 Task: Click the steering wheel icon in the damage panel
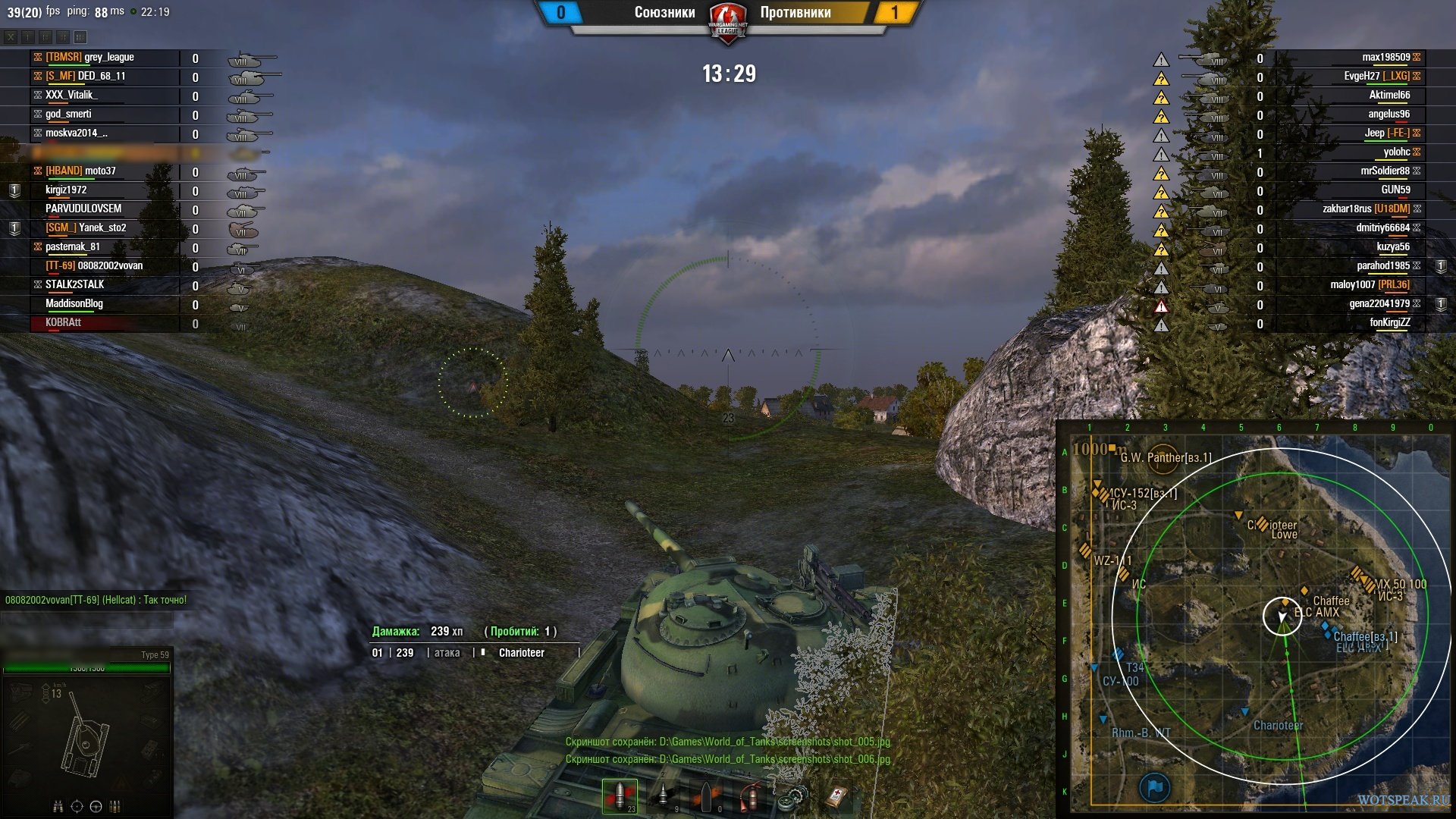(96, 806)
